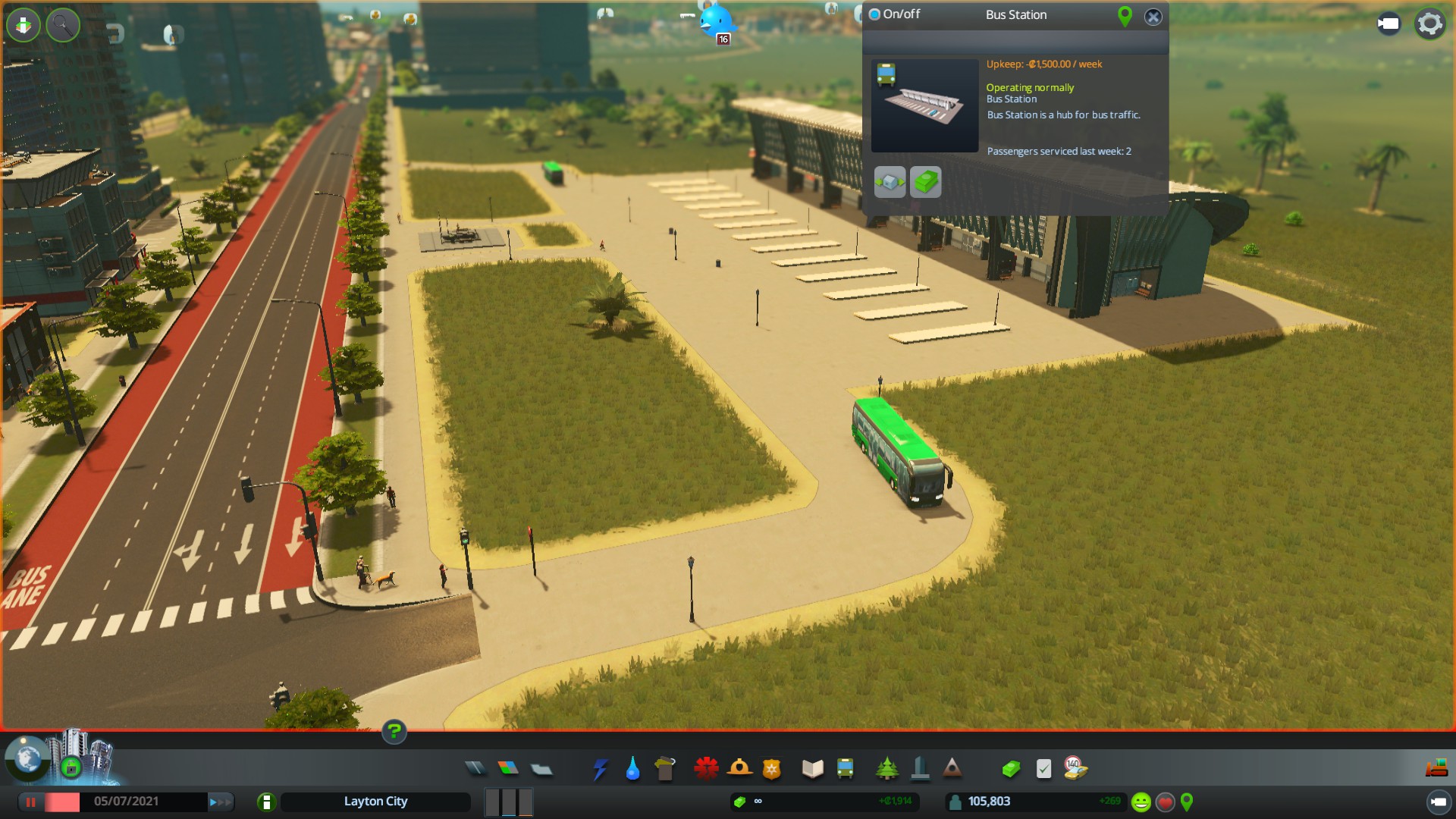The height and width of the screenshot is (819, 1456).
Task: Open the Education book menu
Action: pyautogui.click(x=812, y=769)
